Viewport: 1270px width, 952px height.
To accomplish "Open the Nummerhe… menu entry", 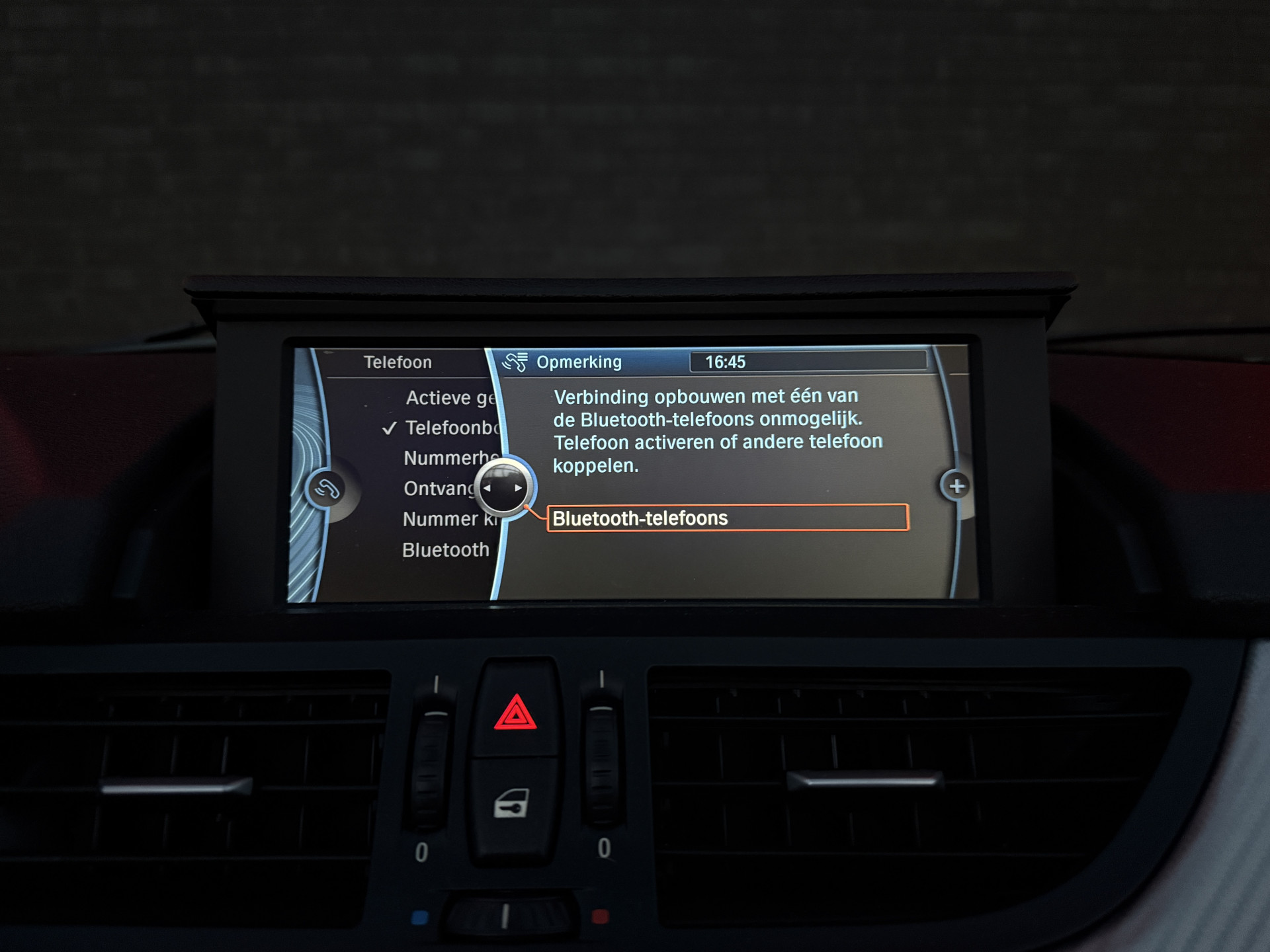I will coord(448,458).
